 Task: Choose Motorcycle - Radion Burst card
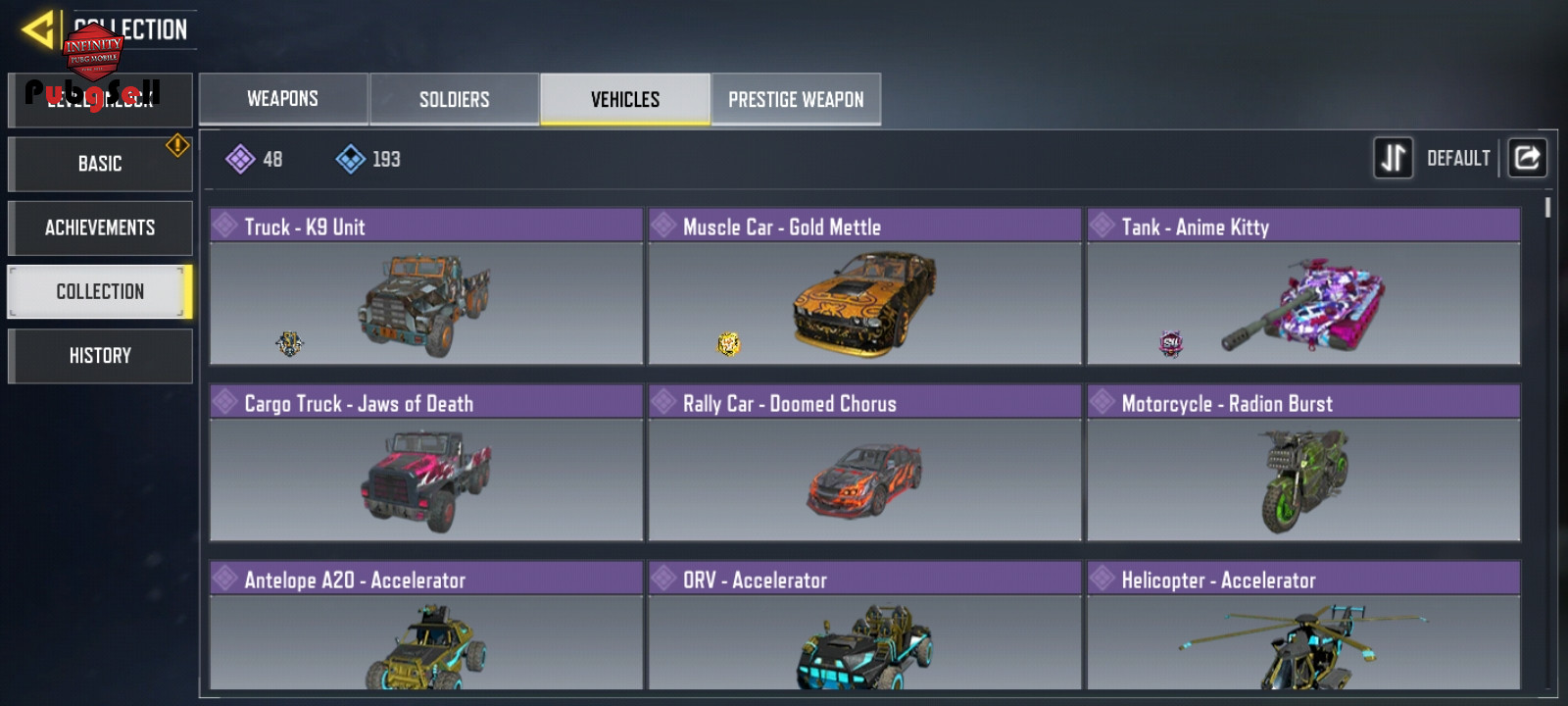click(x=1303, y=463)
